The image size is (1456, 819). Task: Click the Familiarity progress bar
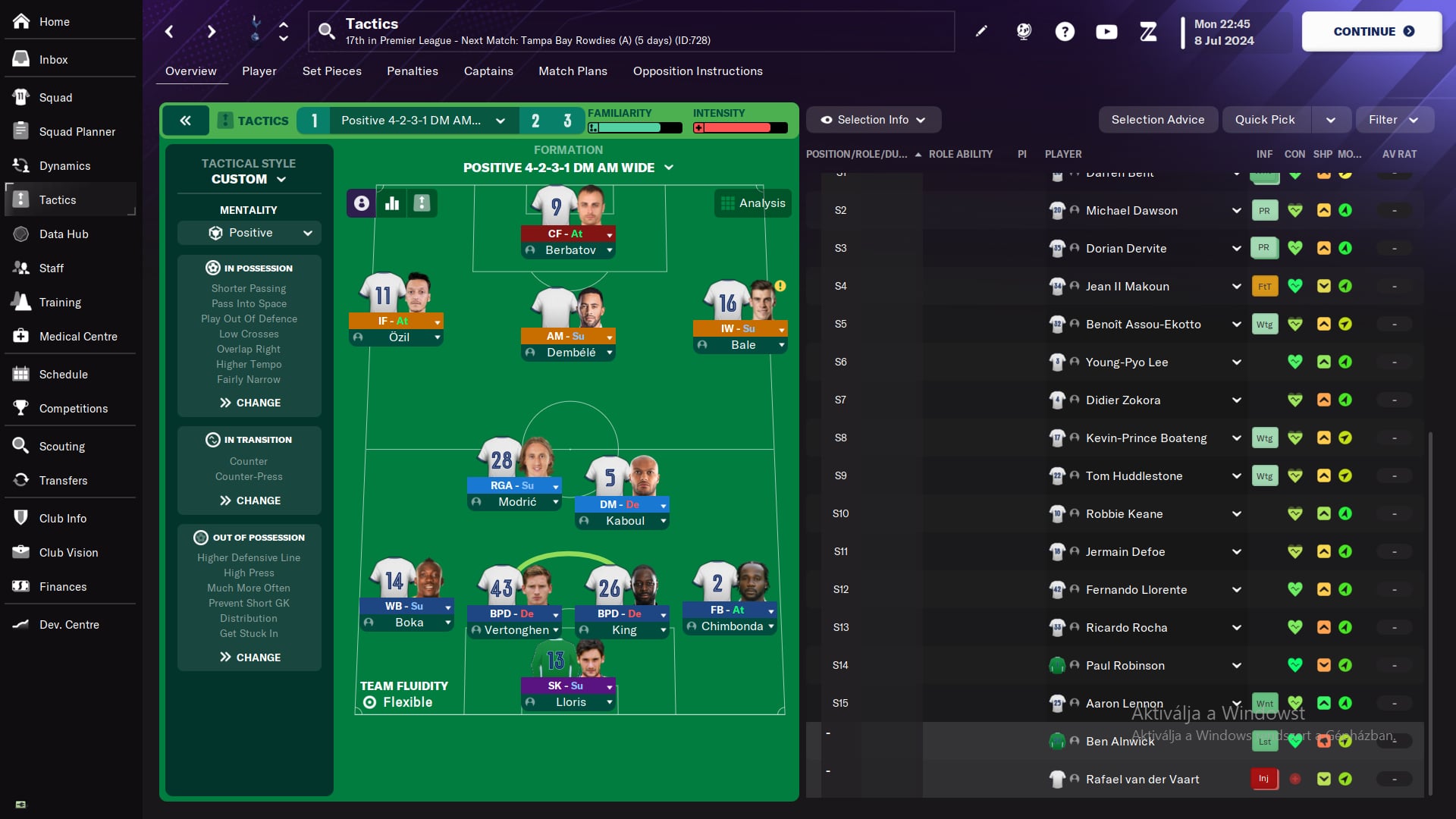[635, 127]
